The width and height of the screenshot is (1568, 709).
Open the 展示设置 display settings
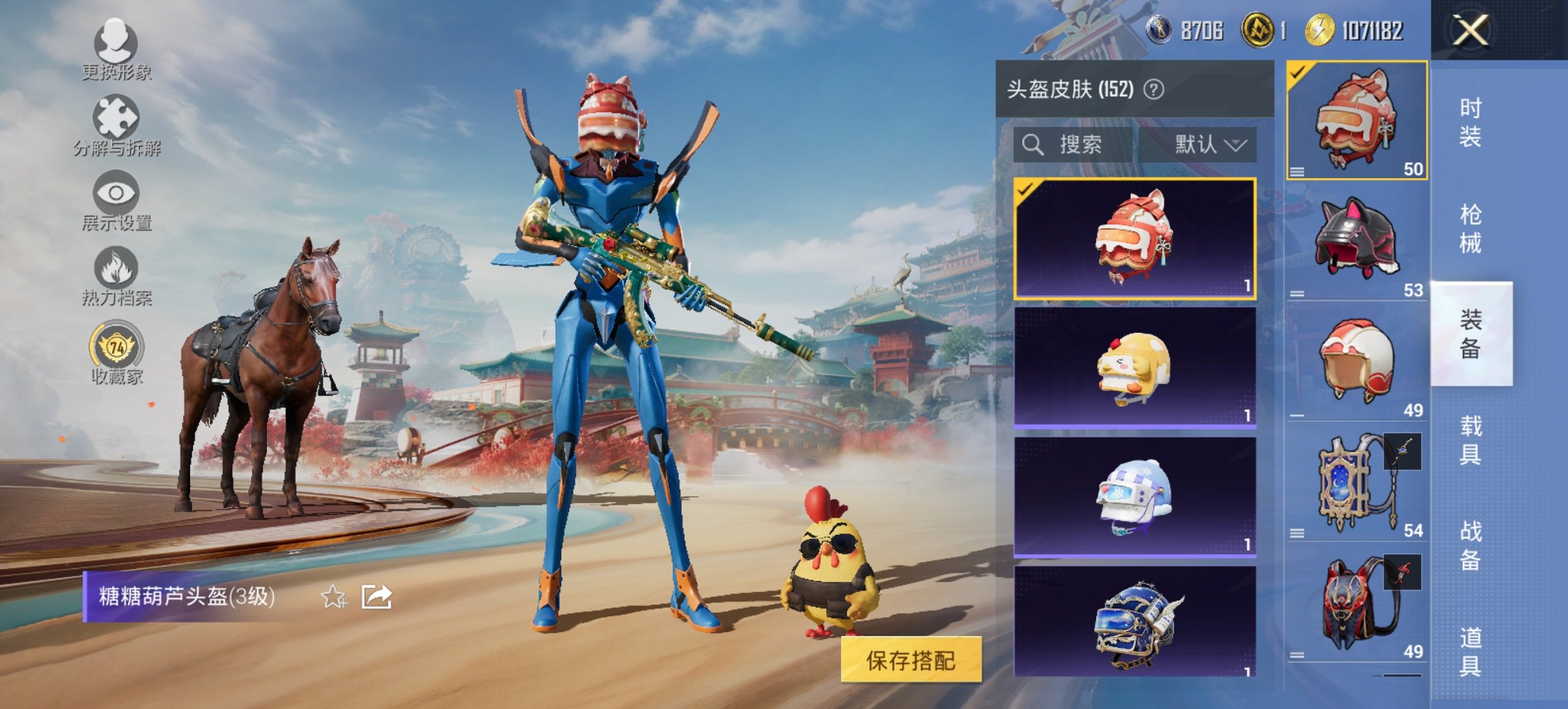(118, 198)
